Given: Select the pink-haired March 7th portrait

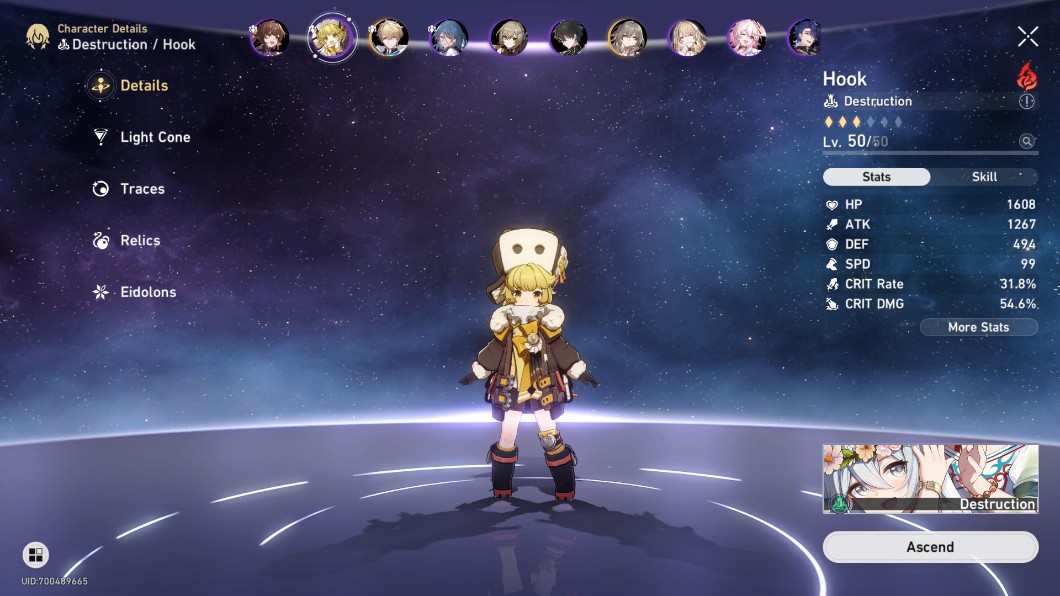Looking at the screenshot, I should click(x=746, y=38).
